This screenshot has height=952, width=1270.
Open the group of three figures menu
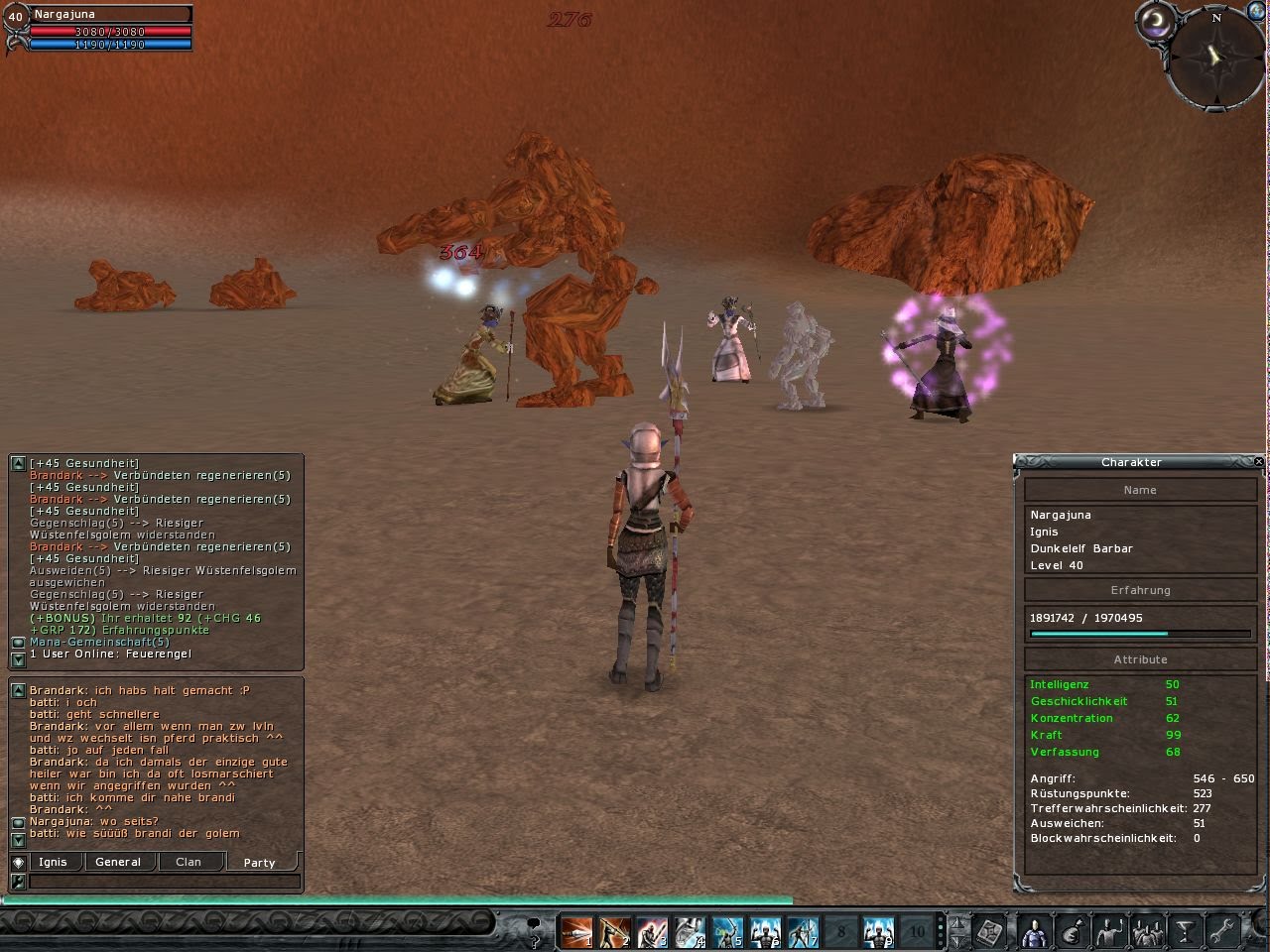1148,932
